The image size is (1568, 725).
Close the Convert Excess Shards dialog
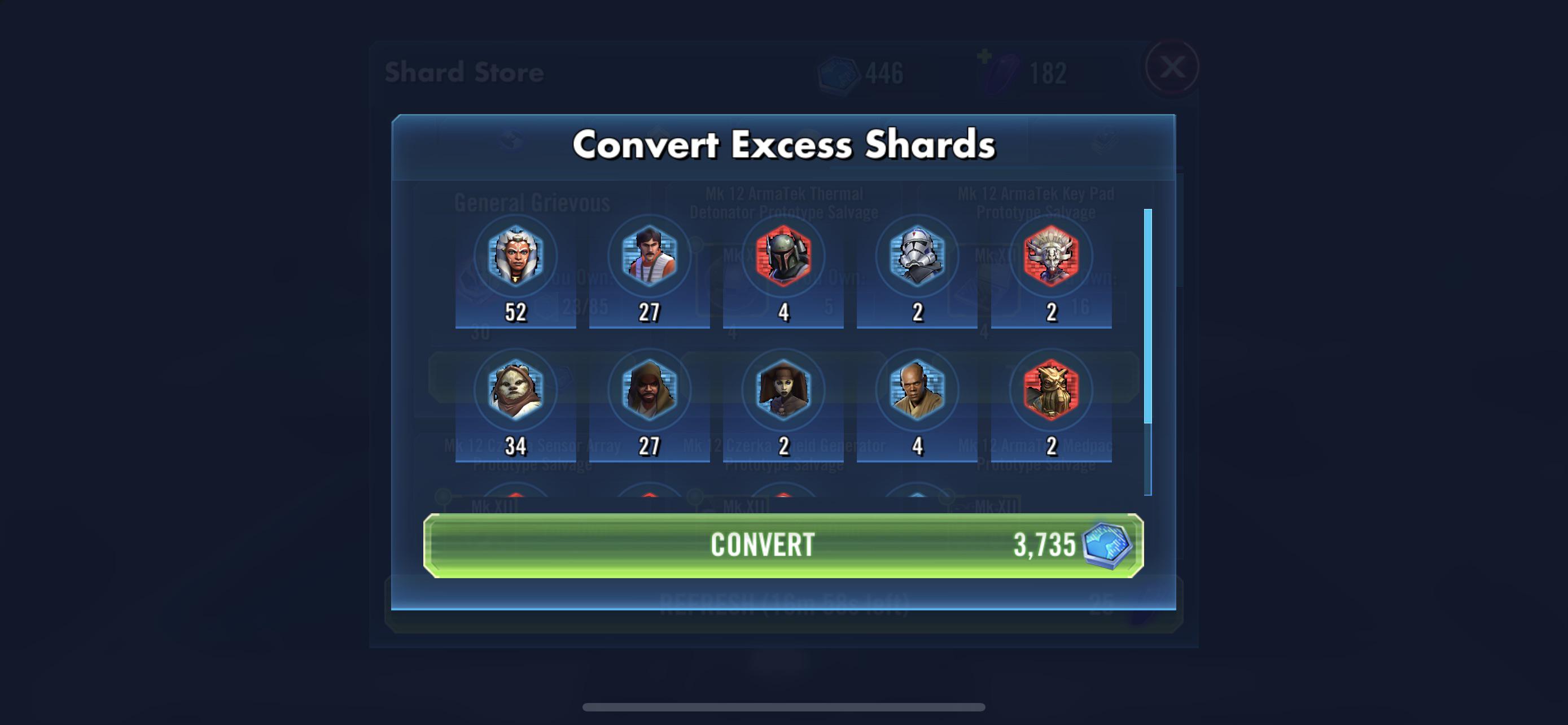(1172, 69)
